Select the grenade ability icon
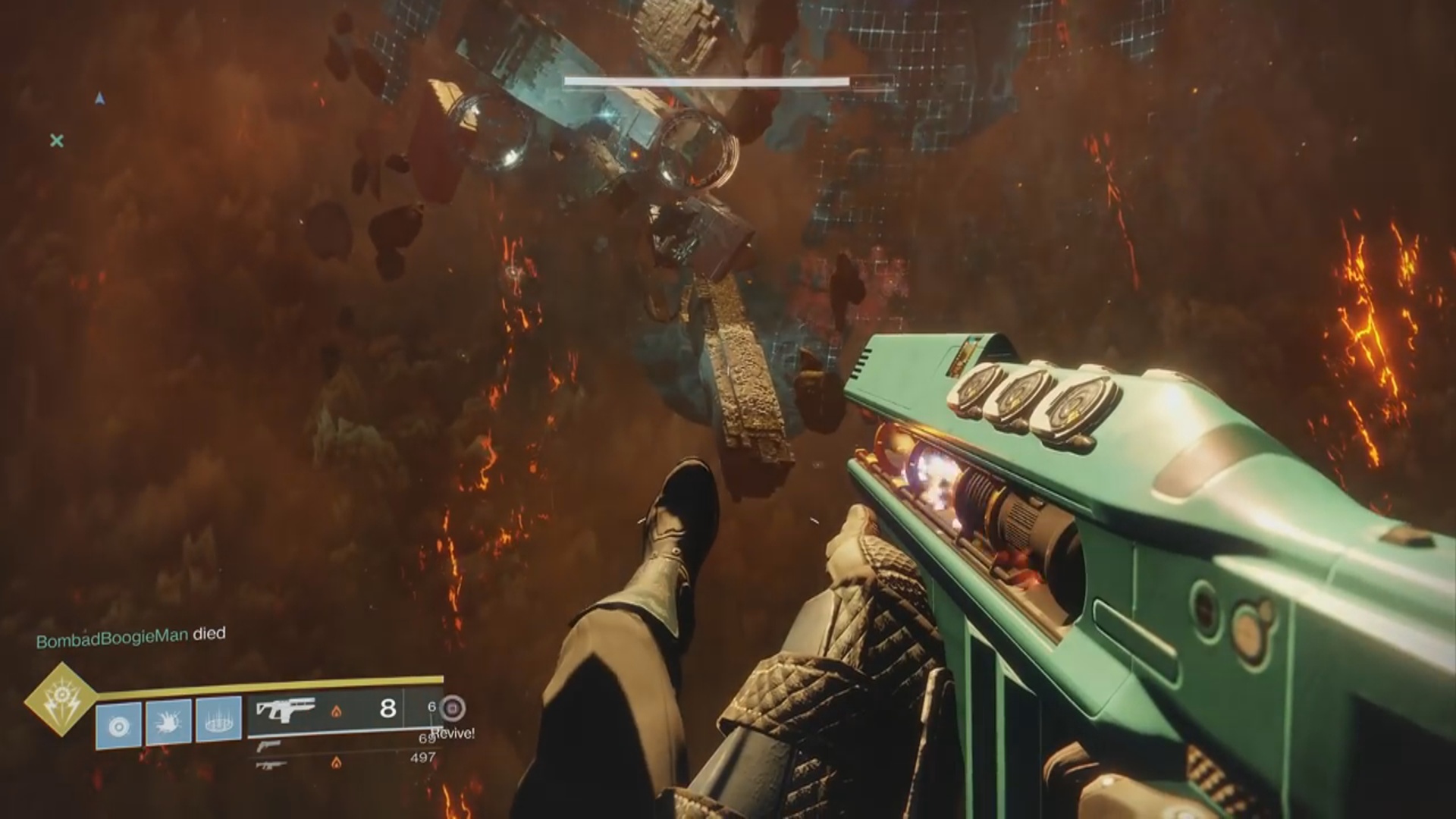 (118, 725)
